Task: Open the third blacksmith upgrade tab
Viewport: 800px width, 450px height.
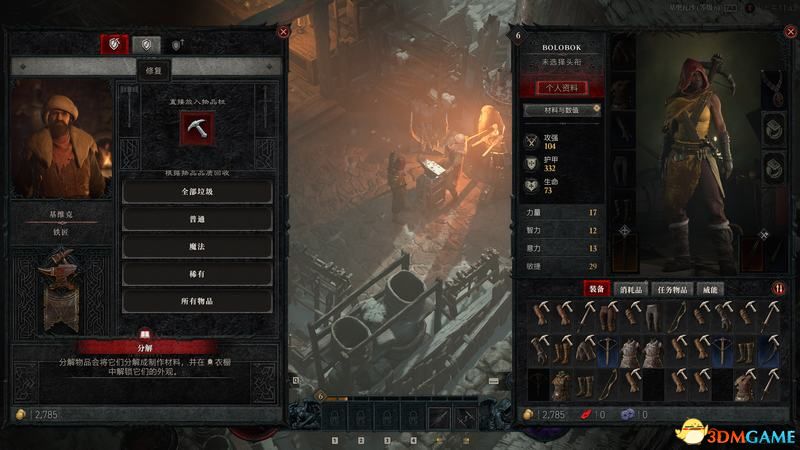Action: (x=178, y=45)
